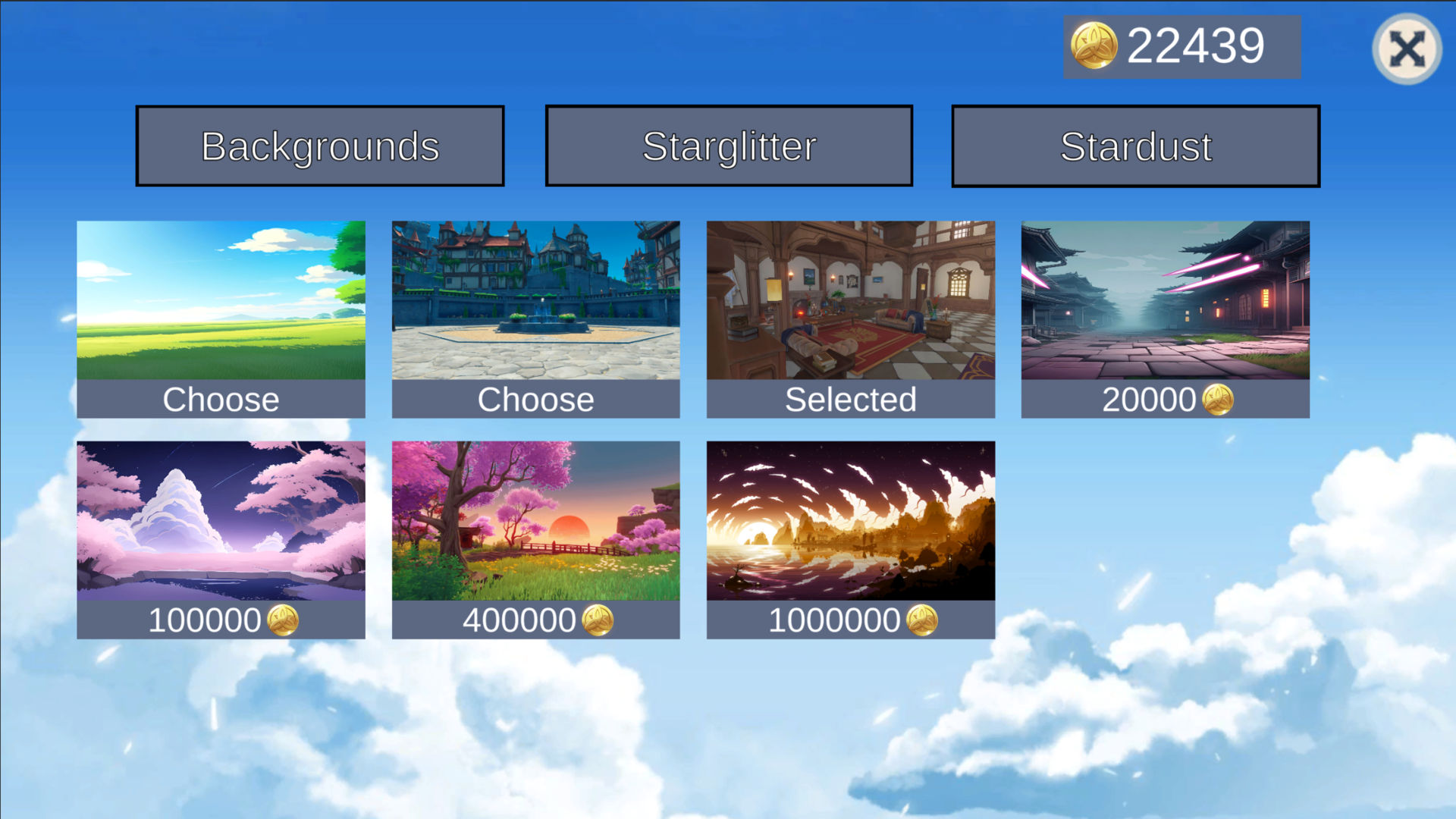Purchase the pink night sky background
Screen dimensions: 1456x819
click(221, 620)
